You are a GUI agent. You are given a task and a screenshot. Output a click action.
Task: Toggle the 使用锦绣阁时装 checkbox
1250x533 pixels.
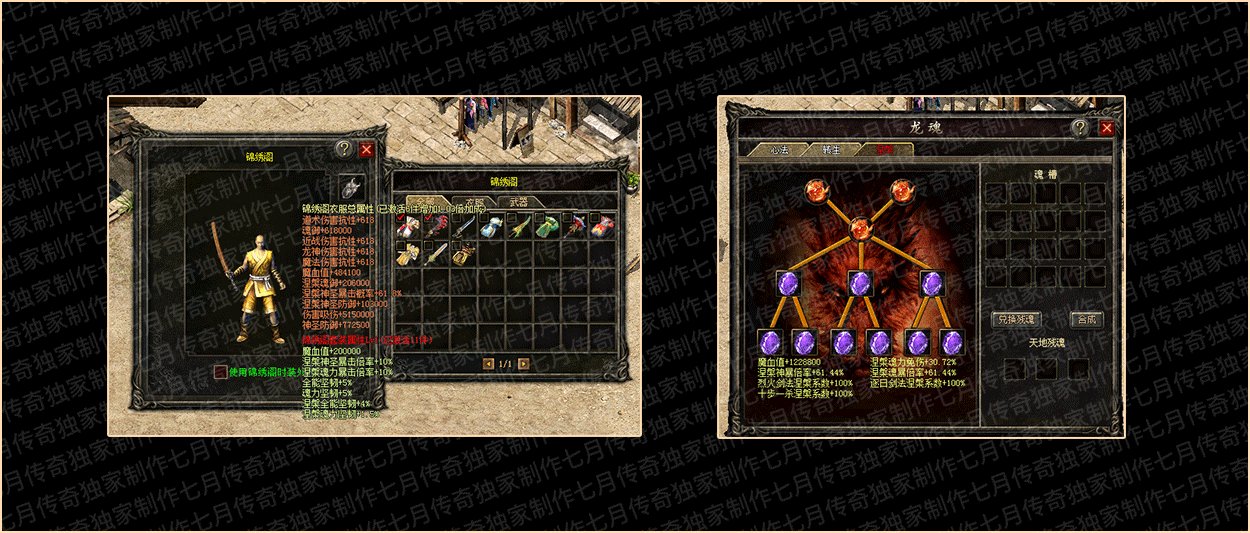click(220, 372)
